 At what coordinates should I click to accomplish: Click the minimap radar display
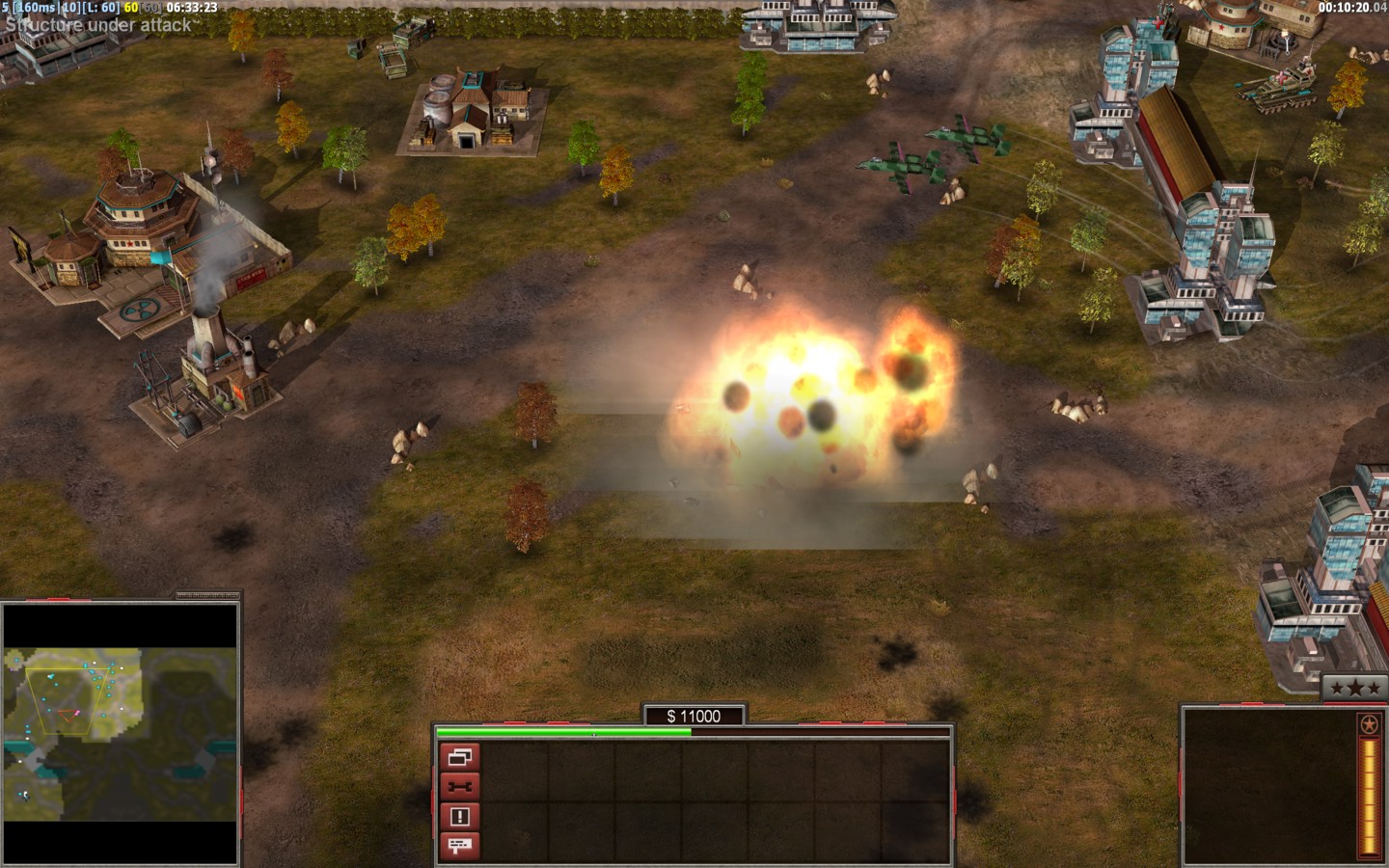click(120, 734)
